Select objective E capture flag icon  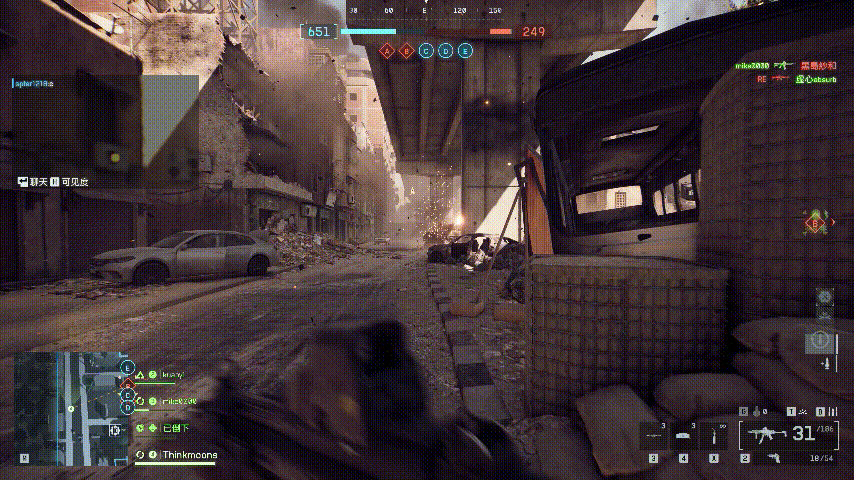(x=466, y=50)
